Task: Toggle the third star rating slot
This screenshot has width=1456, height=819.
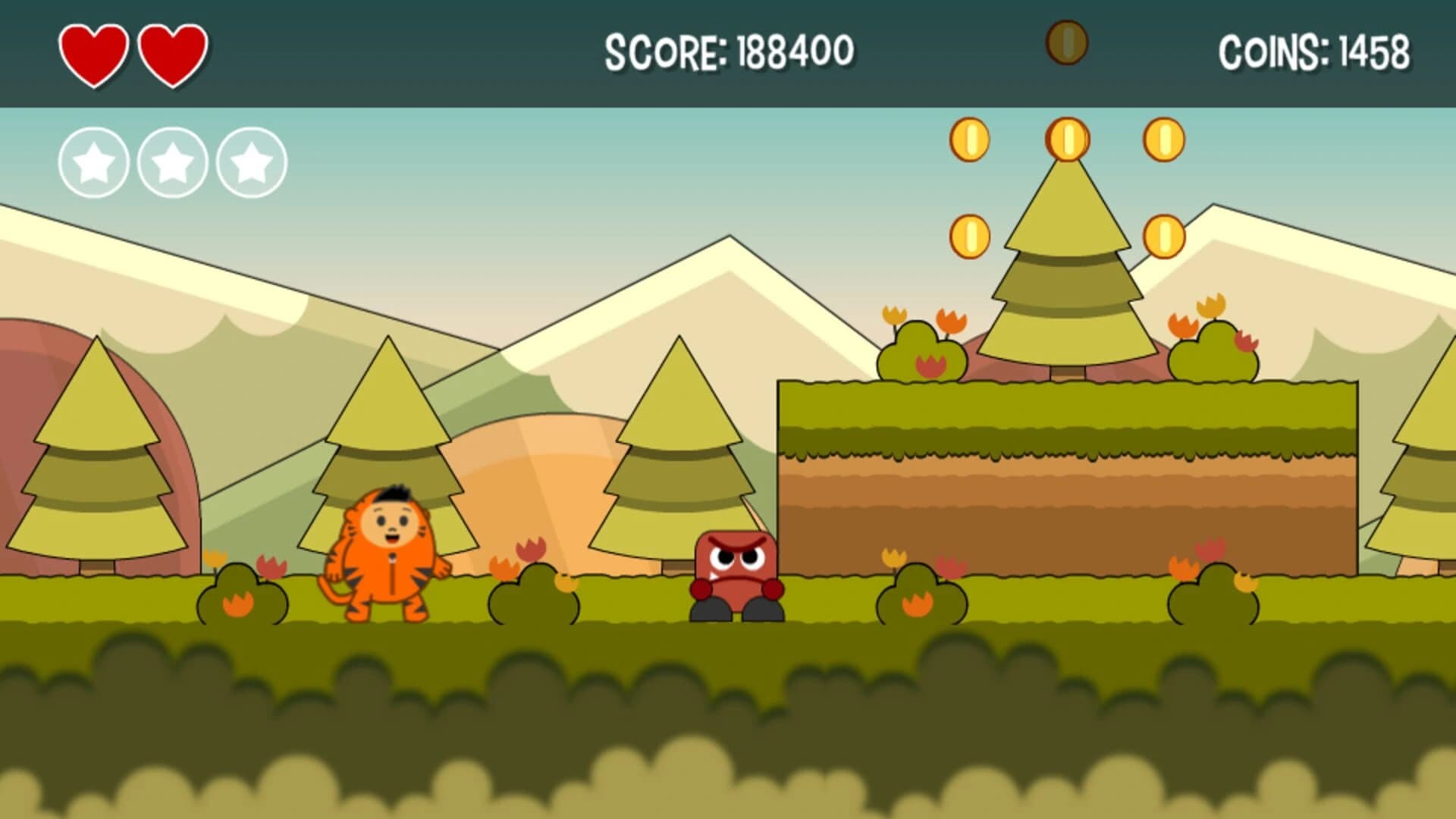Action: [250, 161]
